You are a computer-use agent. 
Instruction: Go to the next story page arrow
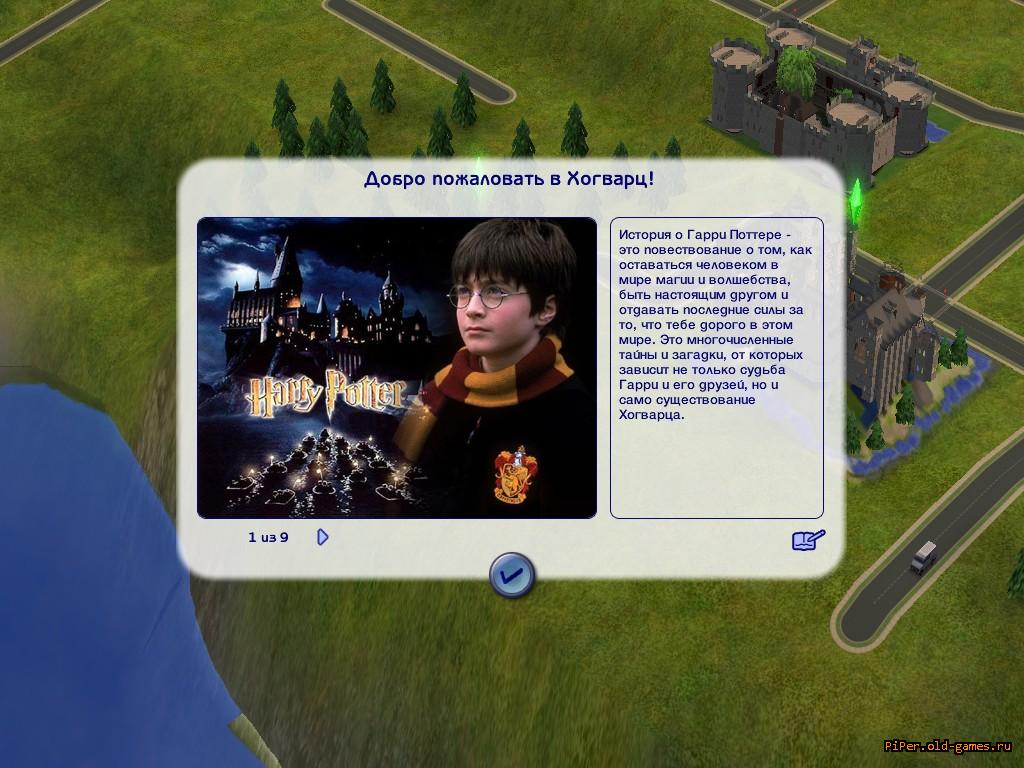pos(322,537)
